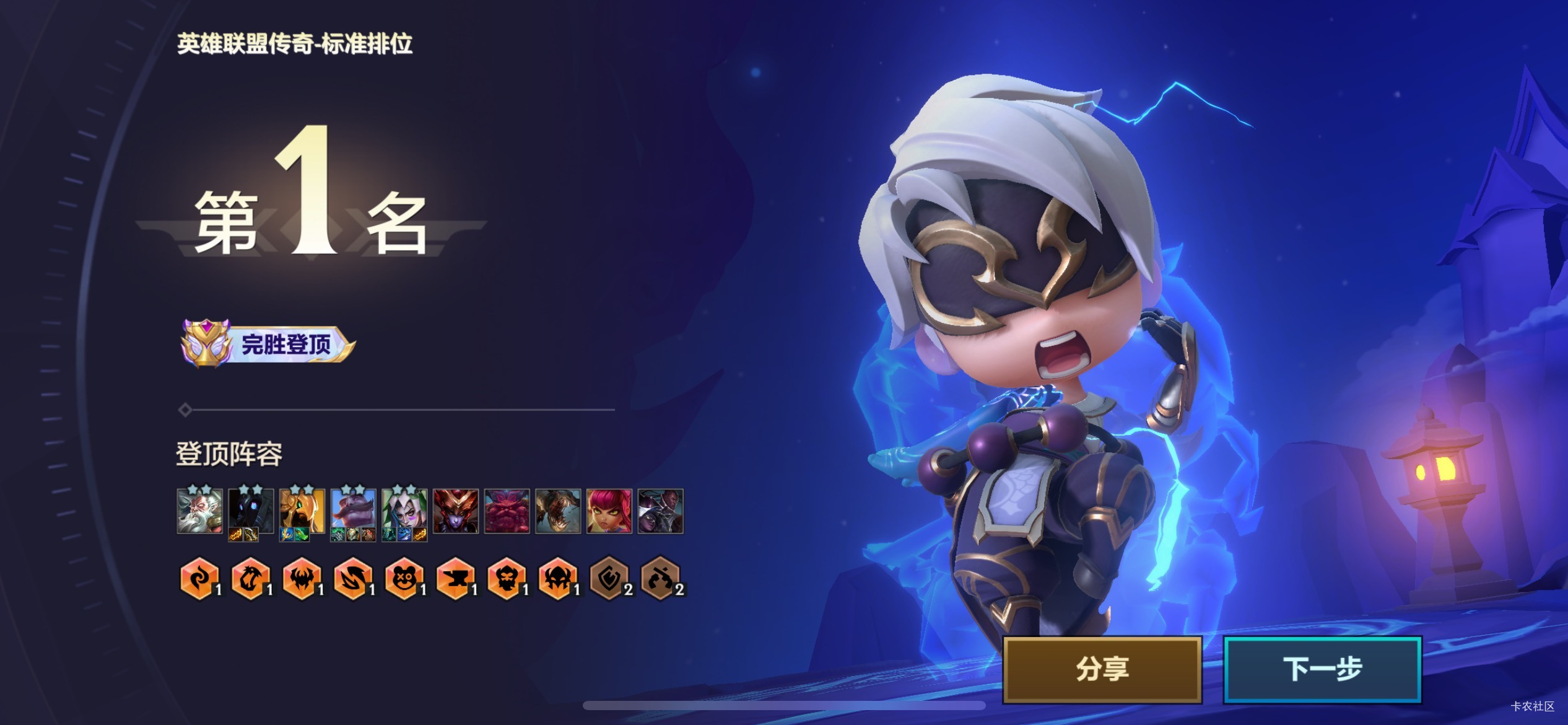Choose the pink-haired Annie champion portrait
1568x725 pixels.
tap(609, 511)
